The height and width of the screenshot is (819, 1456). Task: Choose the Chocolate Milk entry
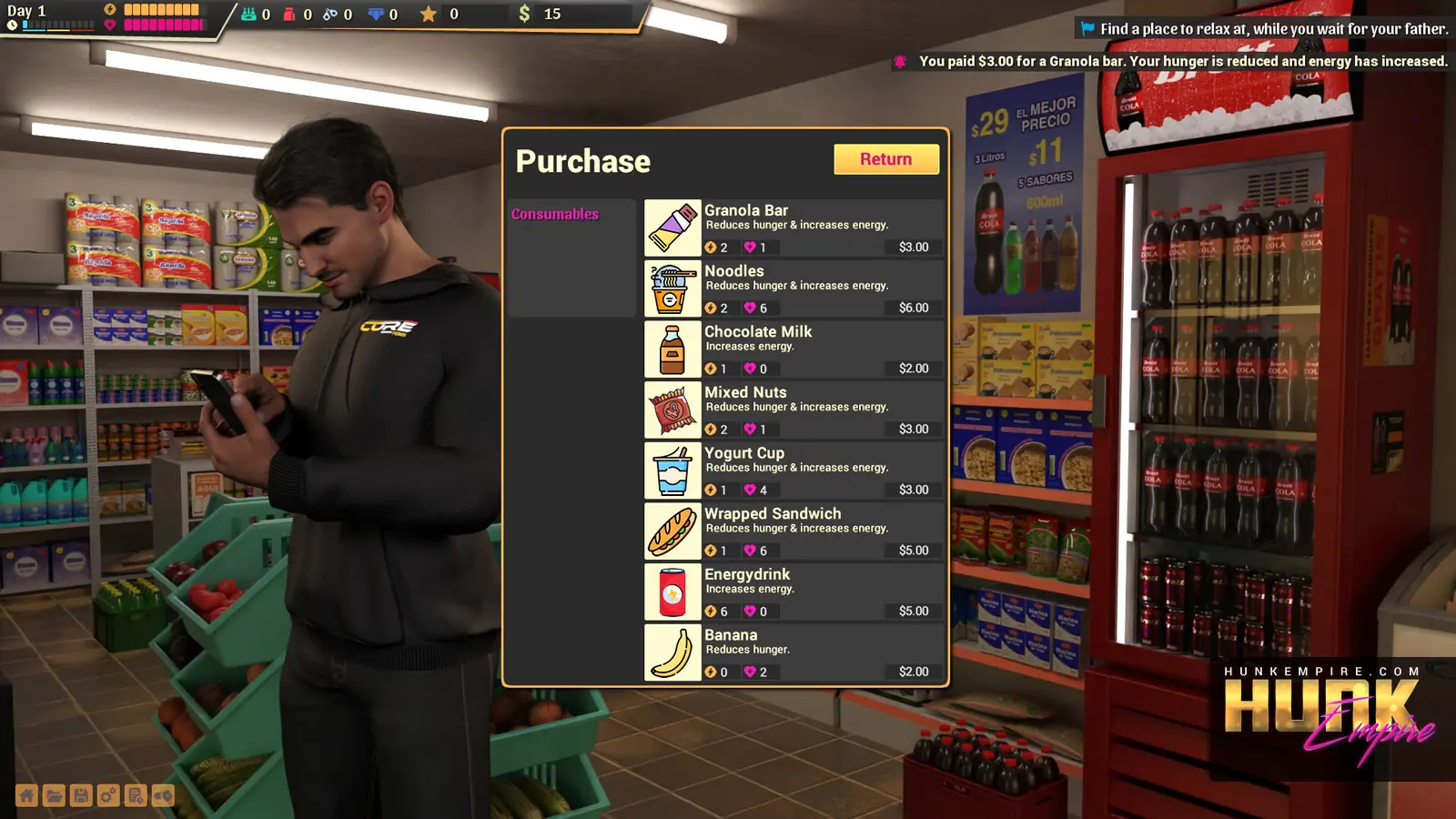coord(793,349)
